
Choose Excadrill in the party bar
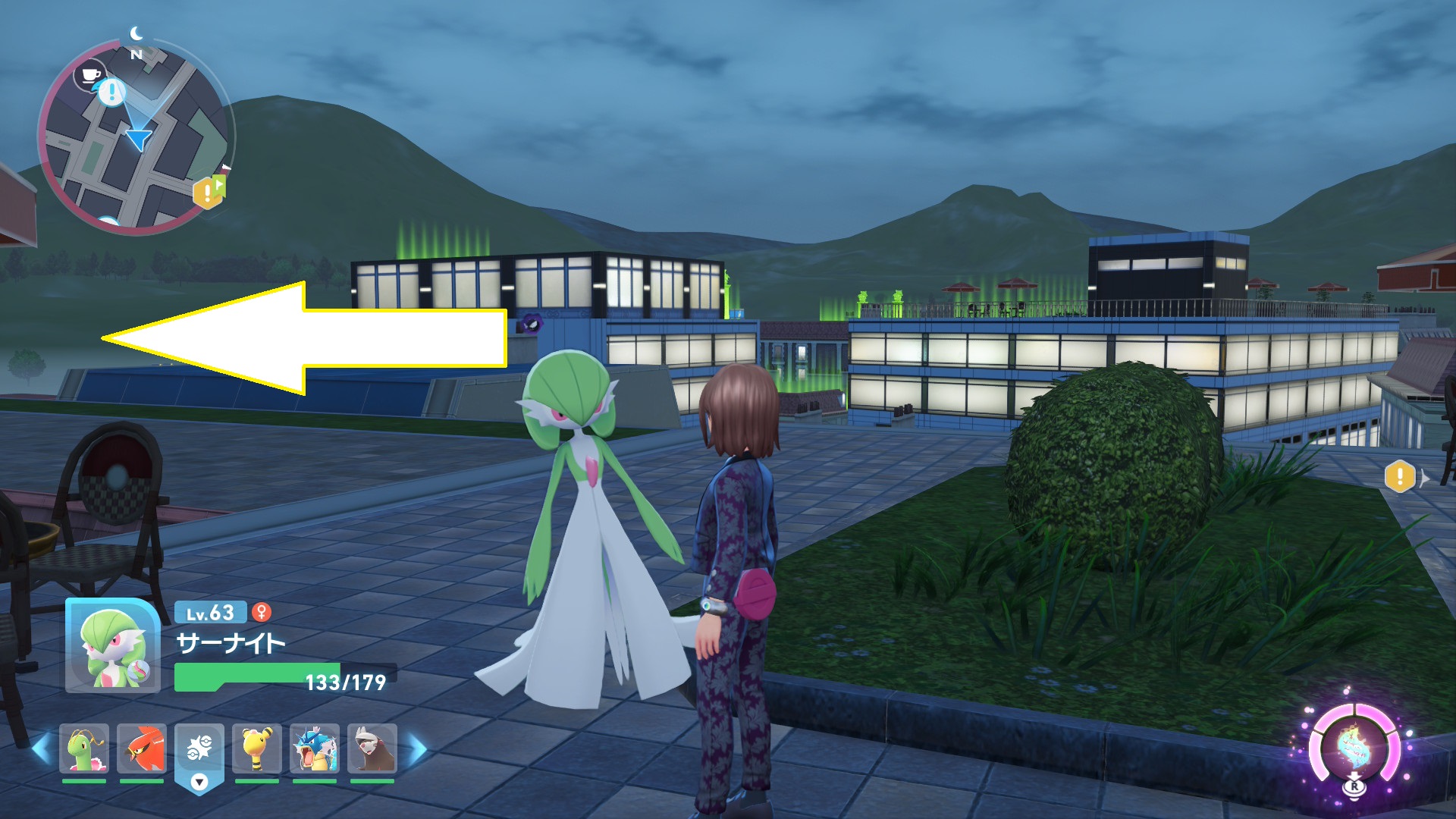point(372,749)
